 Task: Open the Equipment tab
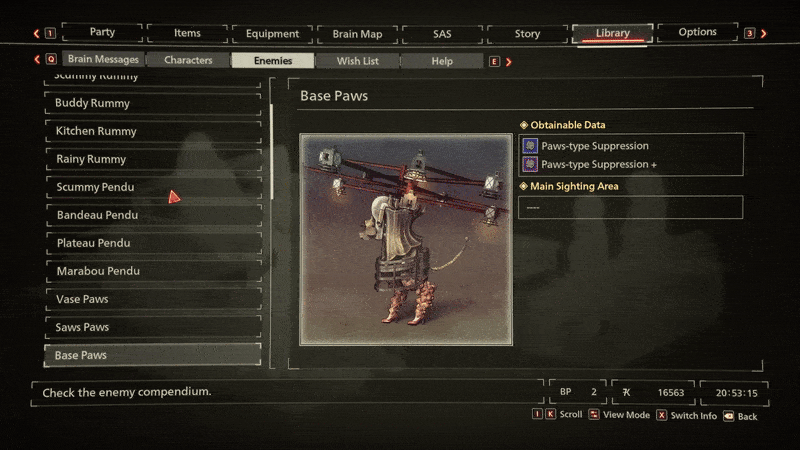pos(272,33)
